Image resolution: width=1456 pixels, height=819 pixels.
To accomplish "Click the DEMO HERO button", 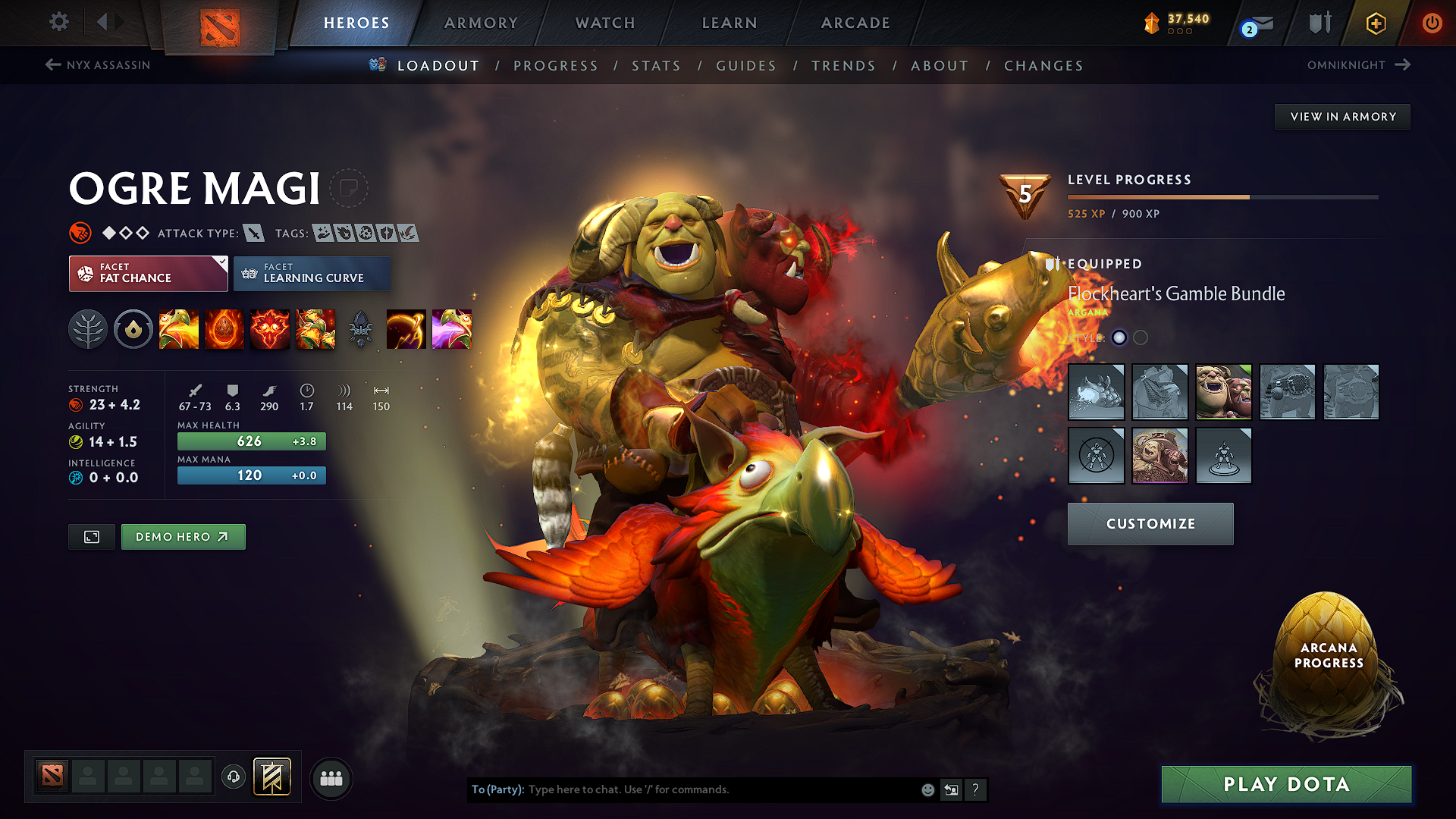I will [x=183, y=536].
